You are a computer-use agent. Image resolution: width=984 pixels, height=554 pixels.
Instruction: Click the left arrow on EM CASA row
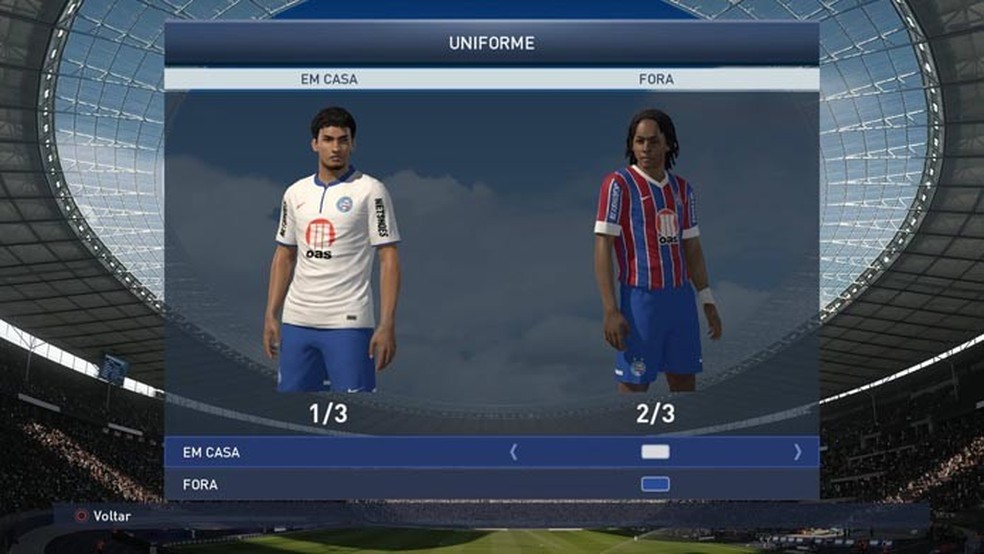(x=514, y=452)
